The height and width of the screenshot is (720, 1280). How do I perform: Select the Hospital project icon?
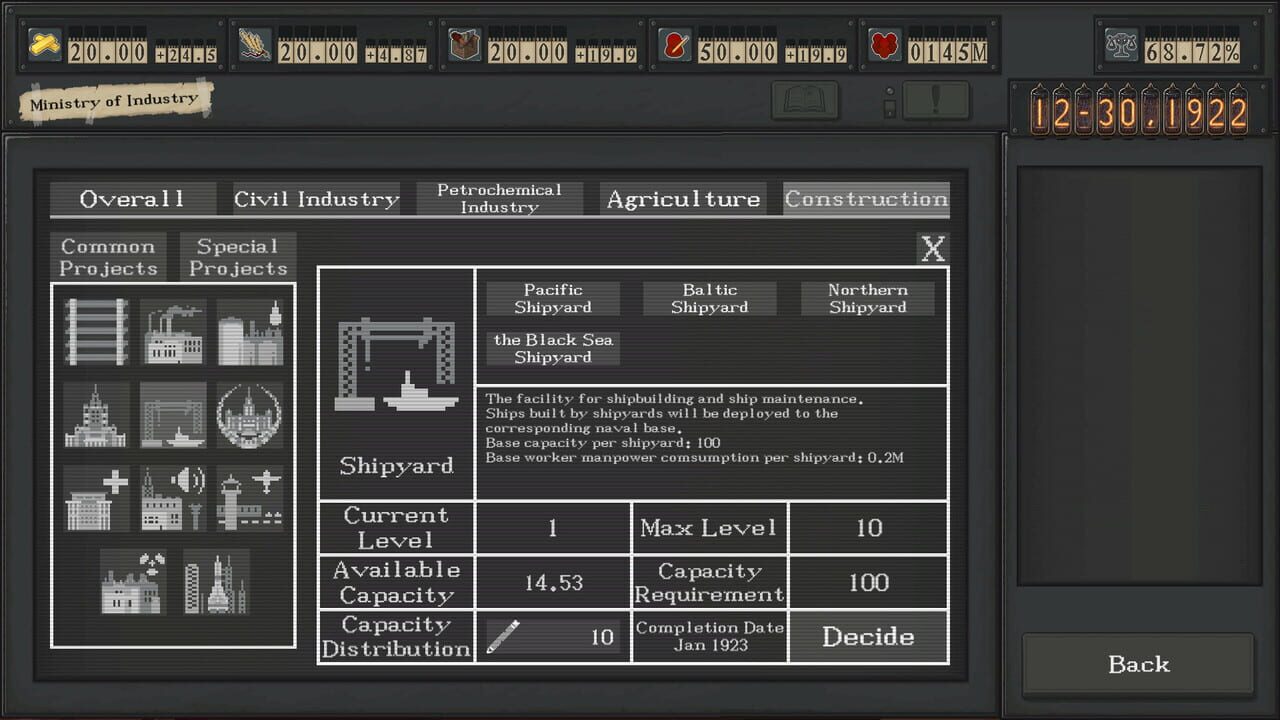pyautogui.click(x=95, y=498)
